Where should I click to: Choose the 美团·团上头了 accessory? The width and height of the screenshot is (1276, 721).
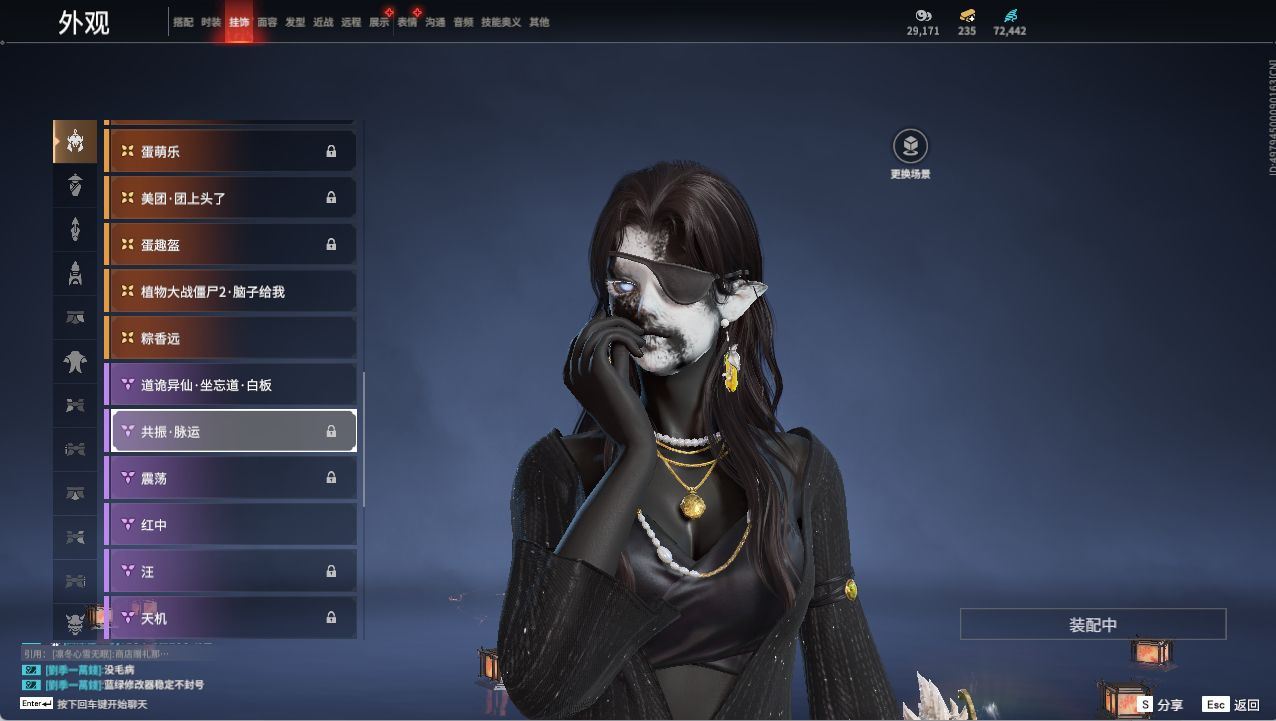[x=230, y=198]
